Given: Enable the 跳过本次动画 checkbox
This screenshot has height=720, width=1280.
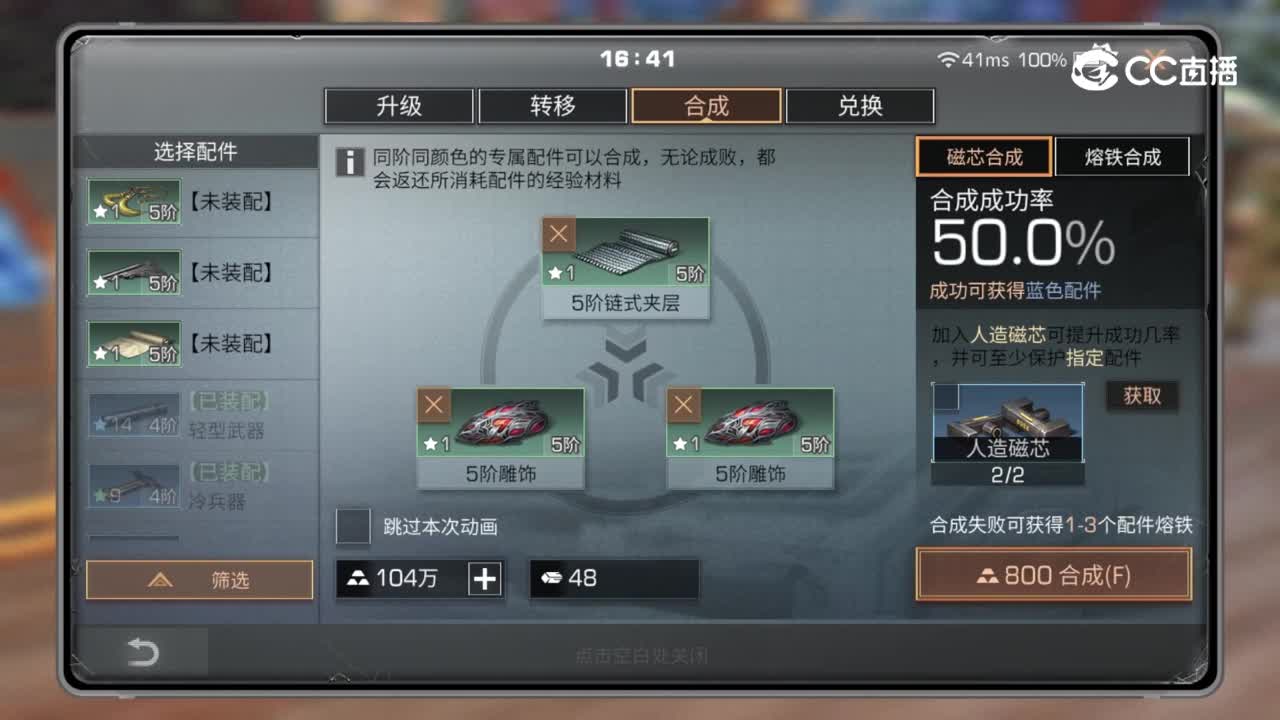Looking at the screenshot, I should 353,526.
